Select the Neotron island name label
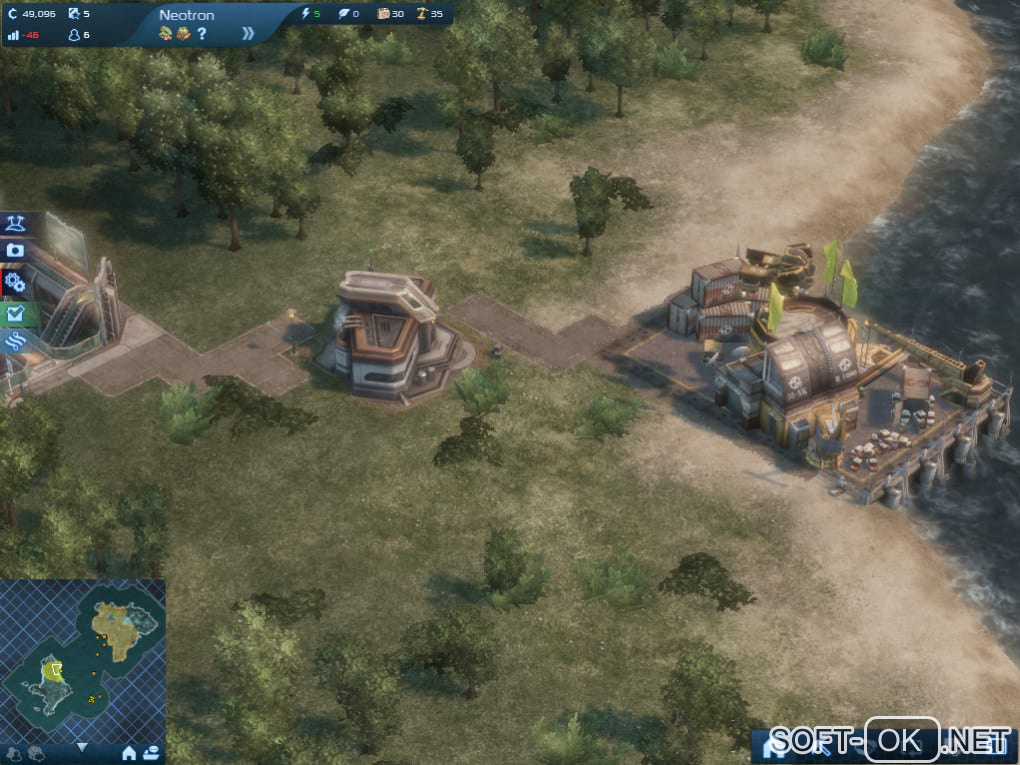Screen dimensions: 1020x765 186,15
